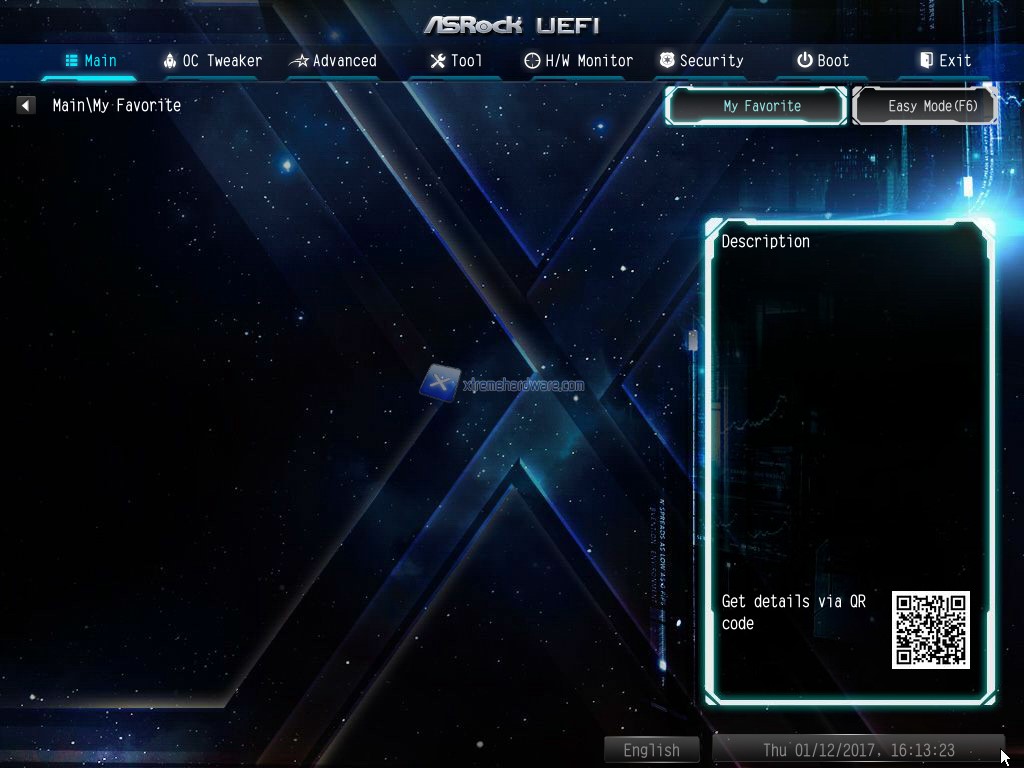Switch to the Boot tab
Viewport: 1024px width, 768px height.
822,61
